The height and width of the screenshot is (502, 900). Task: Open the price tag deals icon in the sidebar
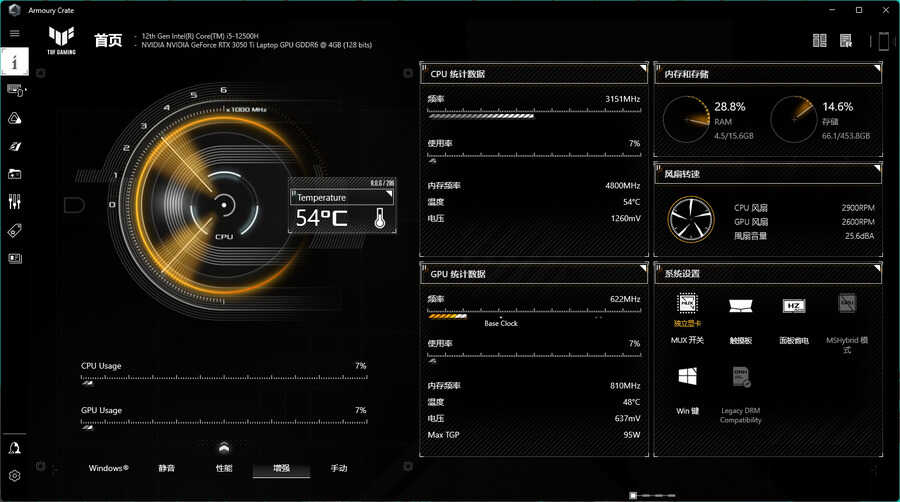pos(14,230)
